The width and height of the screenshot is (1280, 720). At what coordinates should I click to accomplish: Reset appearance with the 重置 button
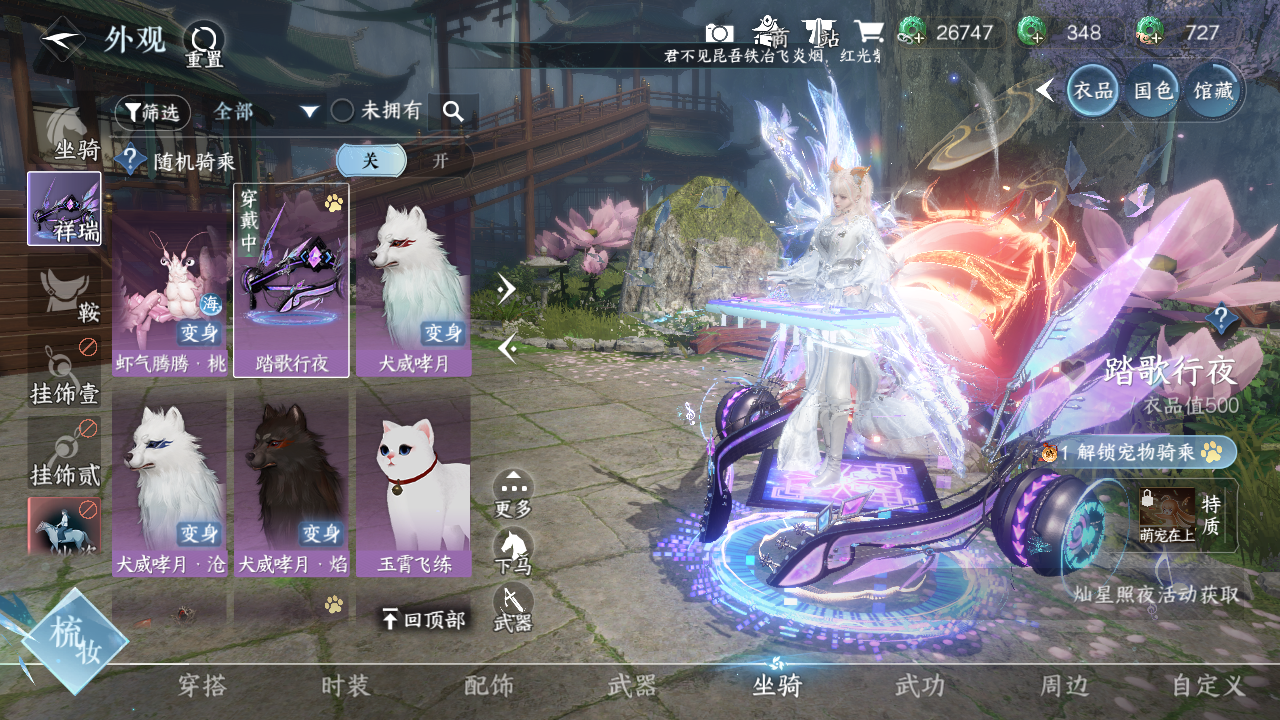click(204, 45)
